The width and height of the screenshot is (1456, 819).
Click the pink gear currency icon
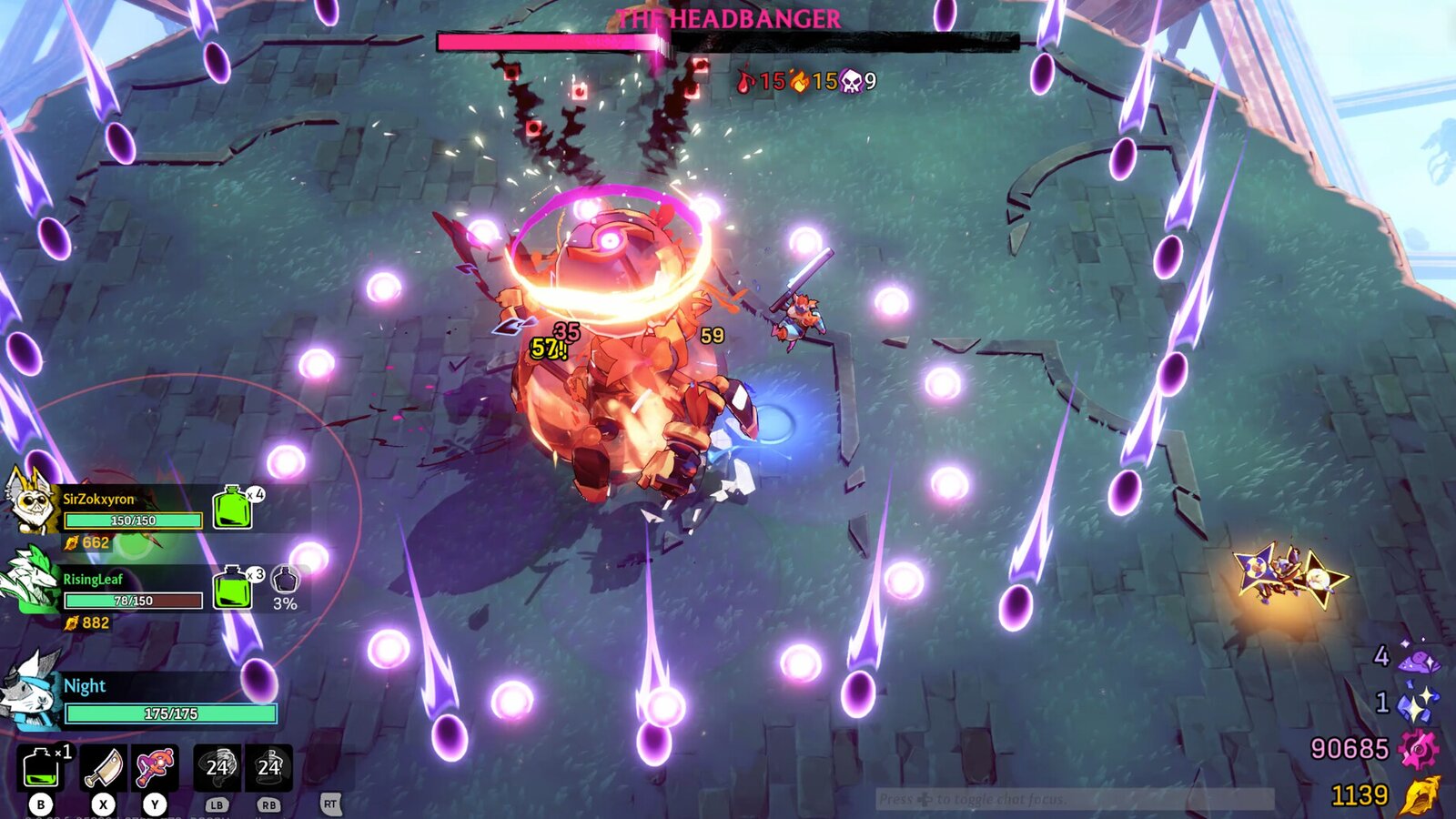pyautogui.click(x=1418, y=749)
